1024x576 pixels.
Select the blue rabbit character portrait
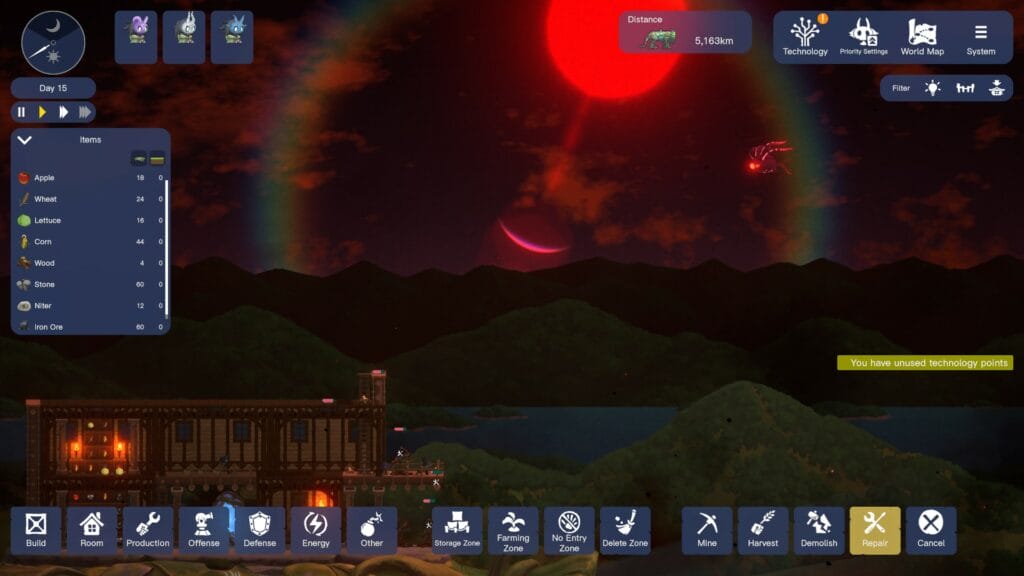coord(232,37)
